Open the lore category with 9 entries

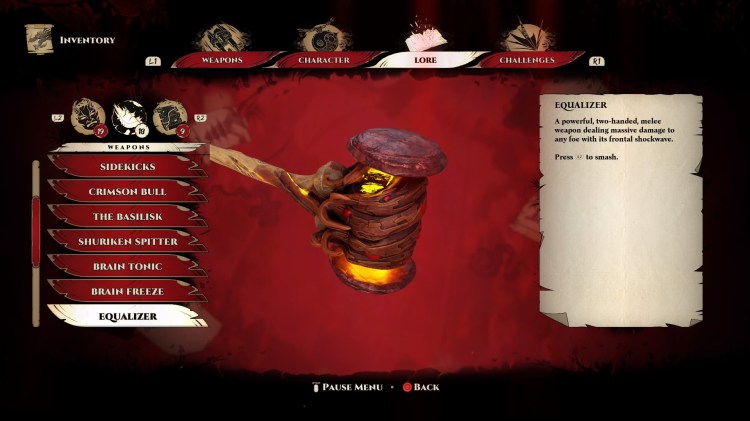(x=167, y=116)
